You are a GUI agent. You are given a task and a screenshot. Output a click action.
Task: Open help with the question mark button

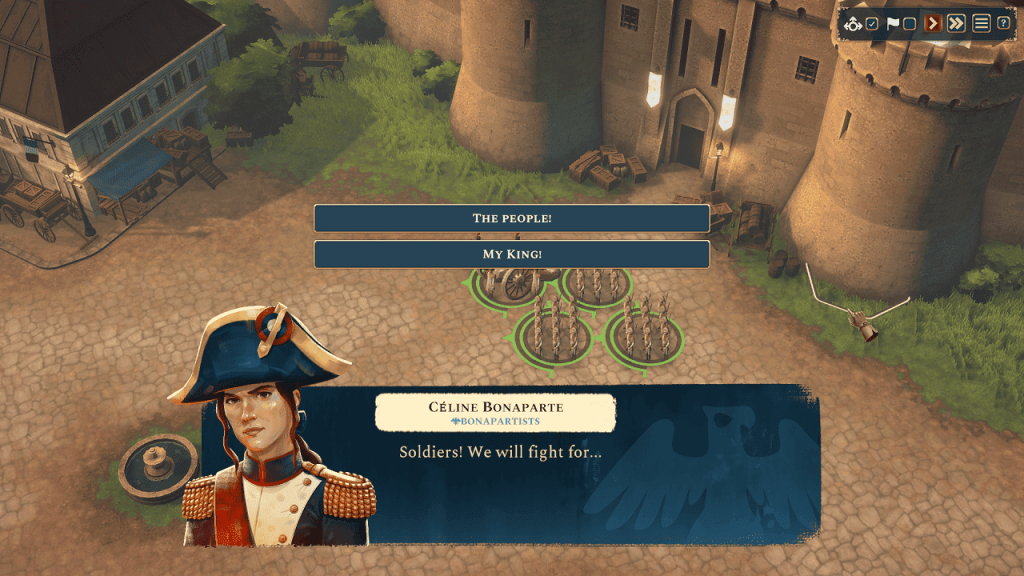1003,23
